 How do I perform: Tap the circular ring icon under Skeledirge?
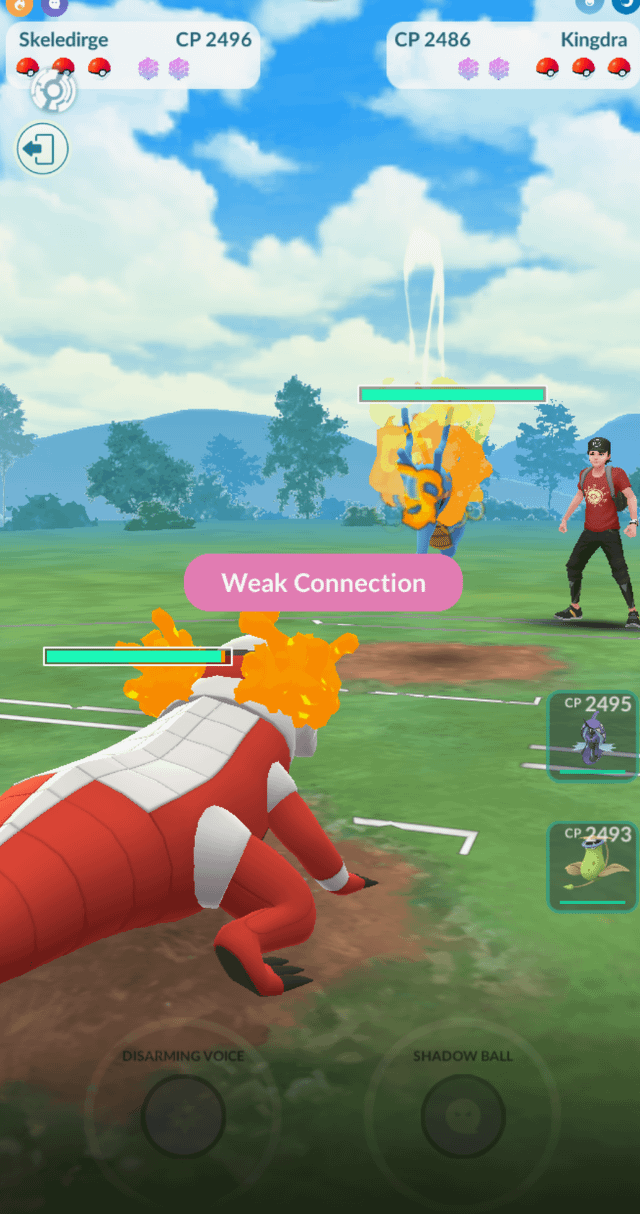click(53, 93)
